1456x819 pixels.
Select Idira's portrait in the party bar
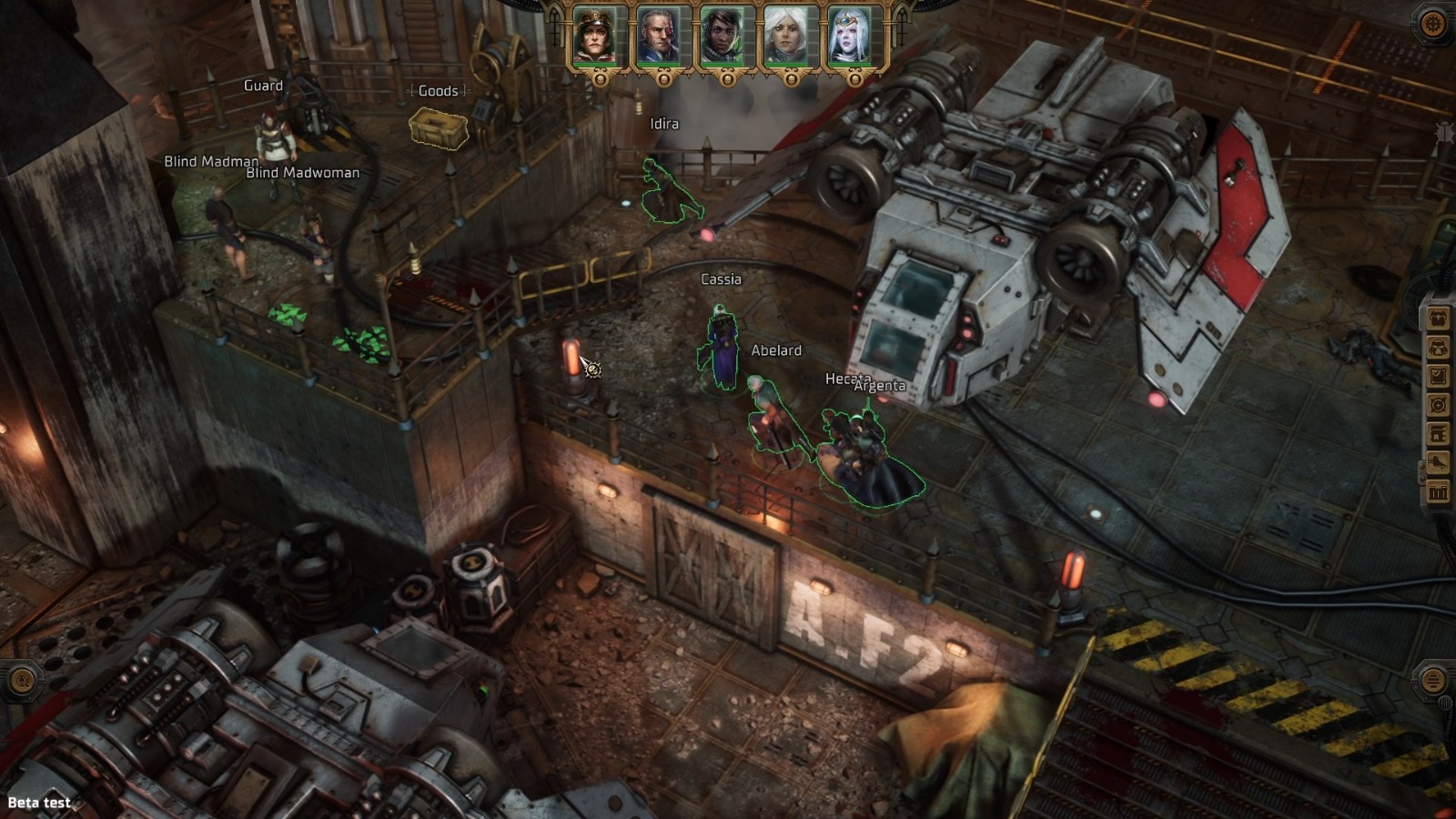pos(722,38)
